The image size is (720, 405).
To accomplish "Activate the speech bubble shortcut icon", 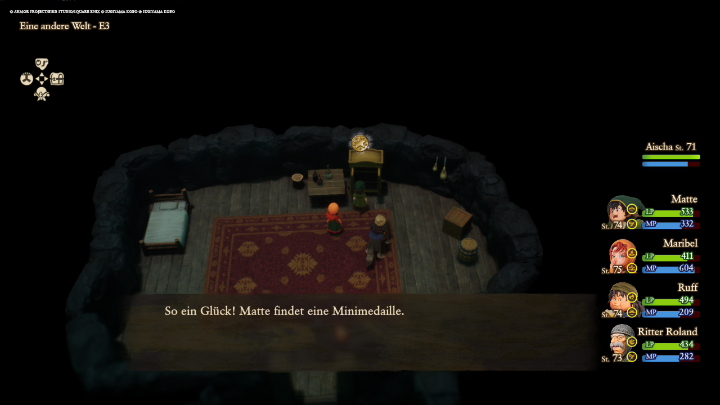I will pos(42,63).
